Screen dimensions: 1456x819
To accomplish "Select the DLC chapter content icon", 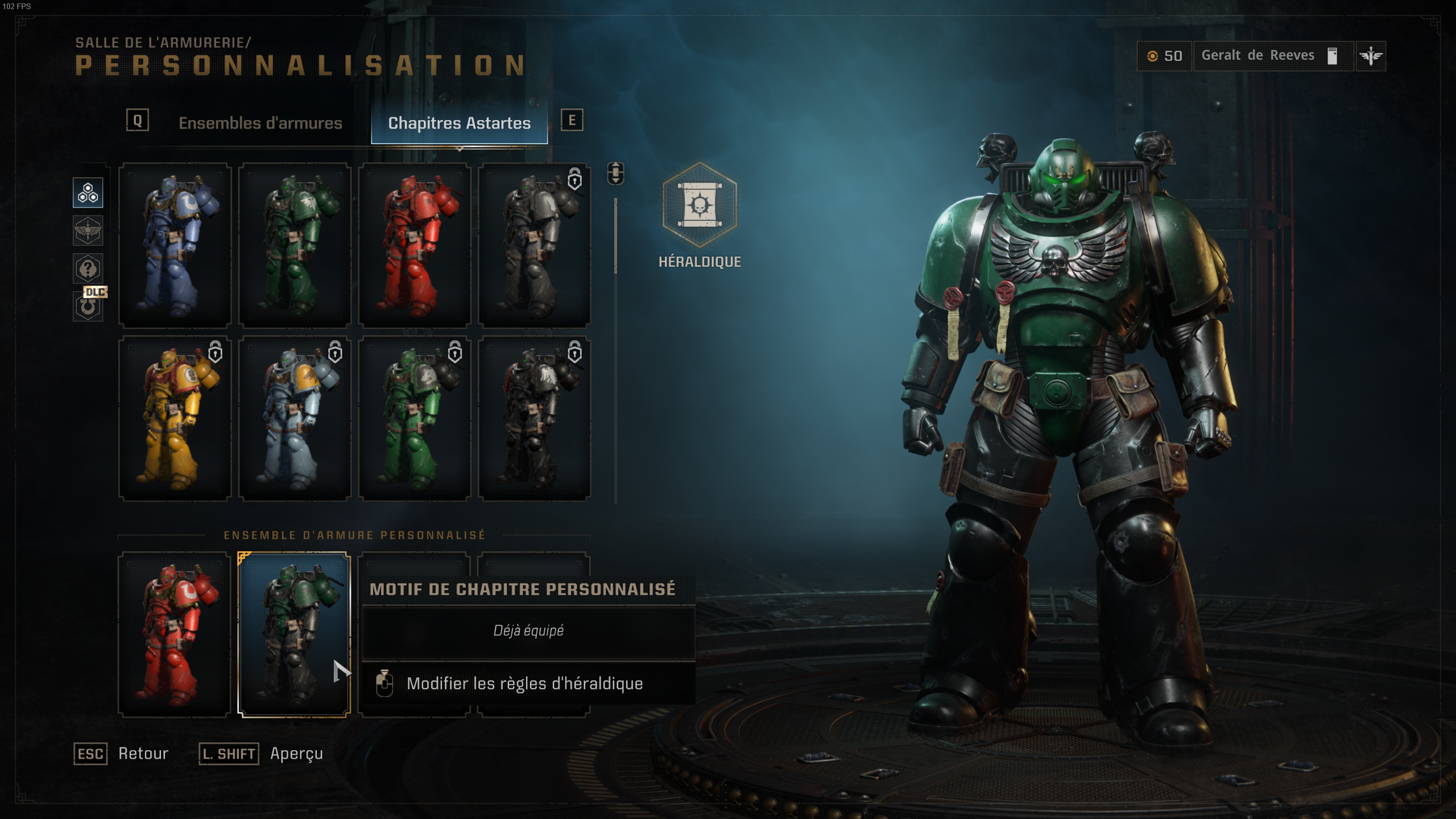I will [88, 306].
